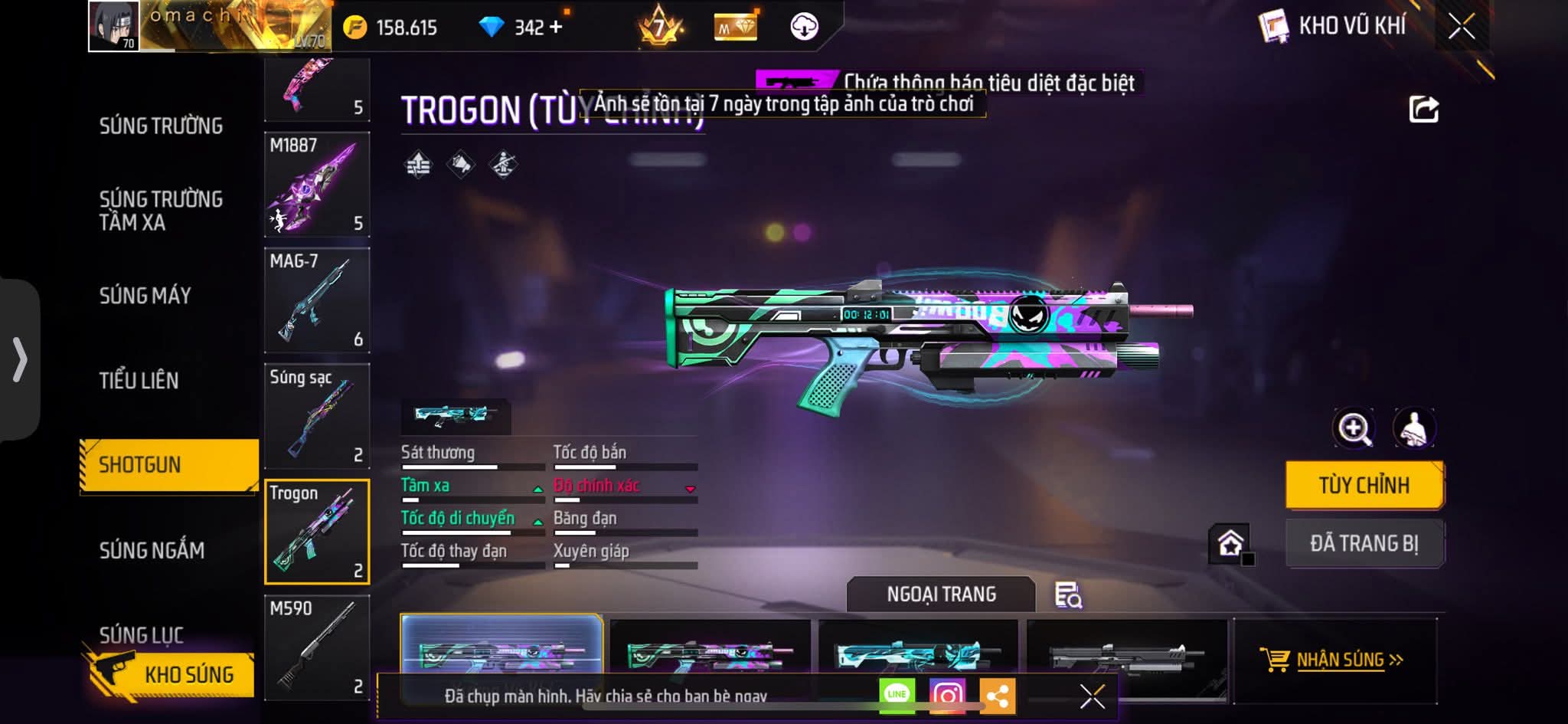Choose the Súng Ngắm category

click(152, 550)
